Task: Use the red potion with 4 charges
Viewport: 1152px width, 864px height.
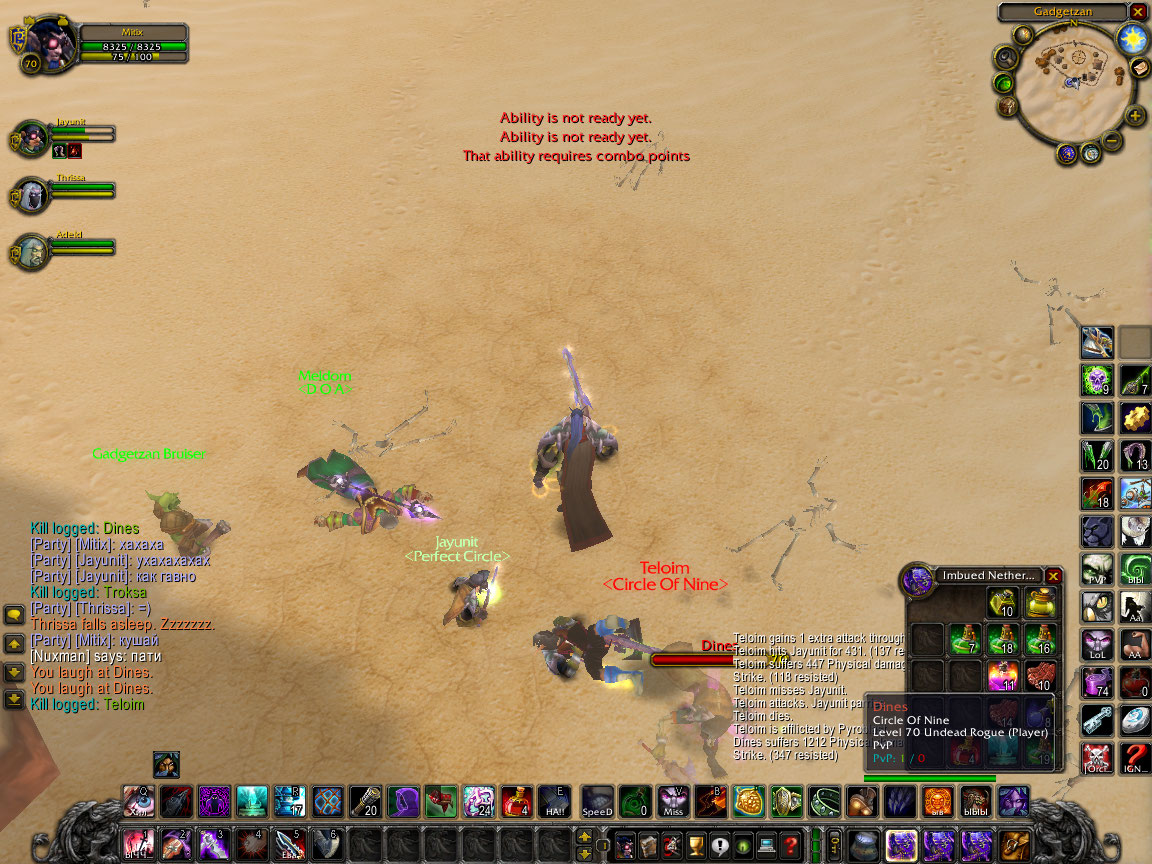Action: pyautogui.click(x=516, y=801)
